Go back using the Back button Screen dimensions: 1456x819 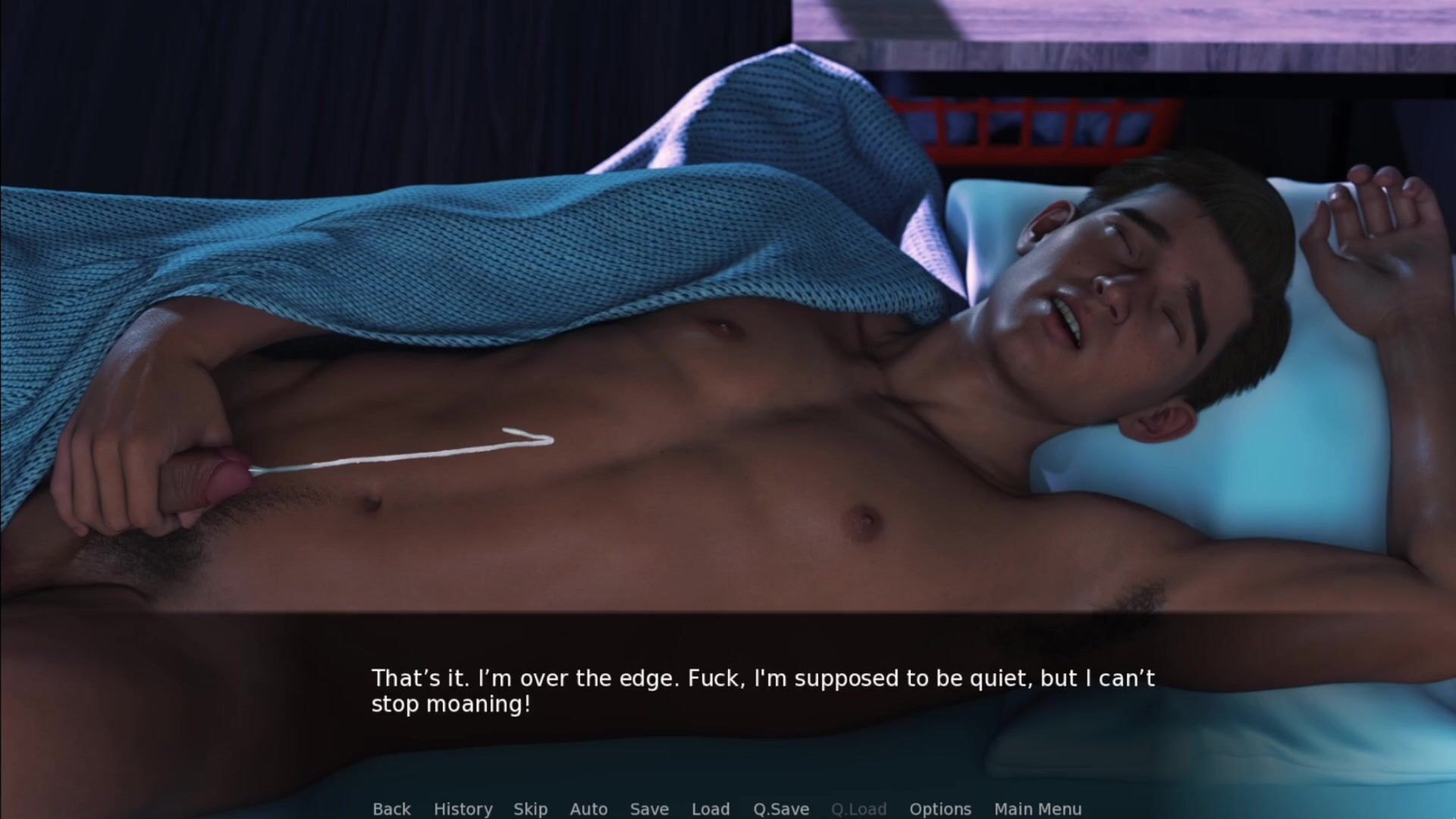click(391, 809)
